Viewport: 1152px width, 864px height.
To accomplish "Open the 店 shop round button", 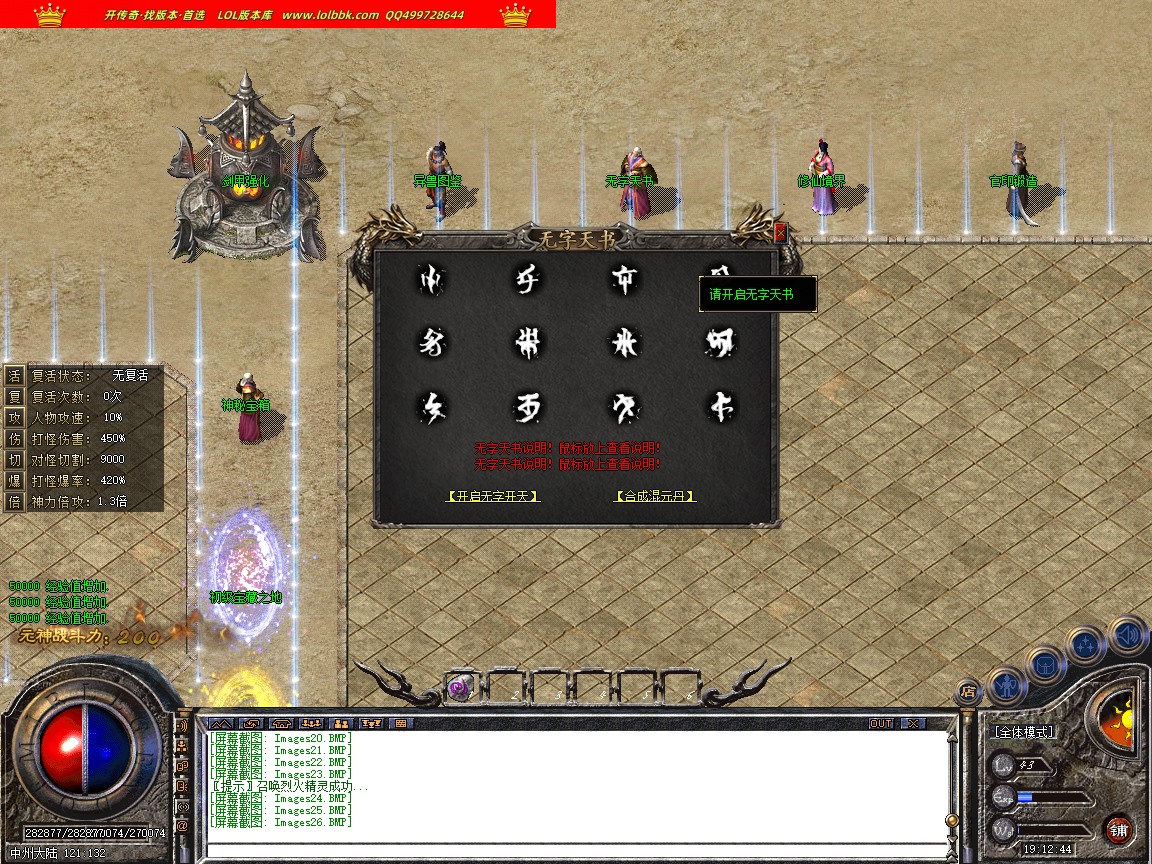I will pos(967,690).
